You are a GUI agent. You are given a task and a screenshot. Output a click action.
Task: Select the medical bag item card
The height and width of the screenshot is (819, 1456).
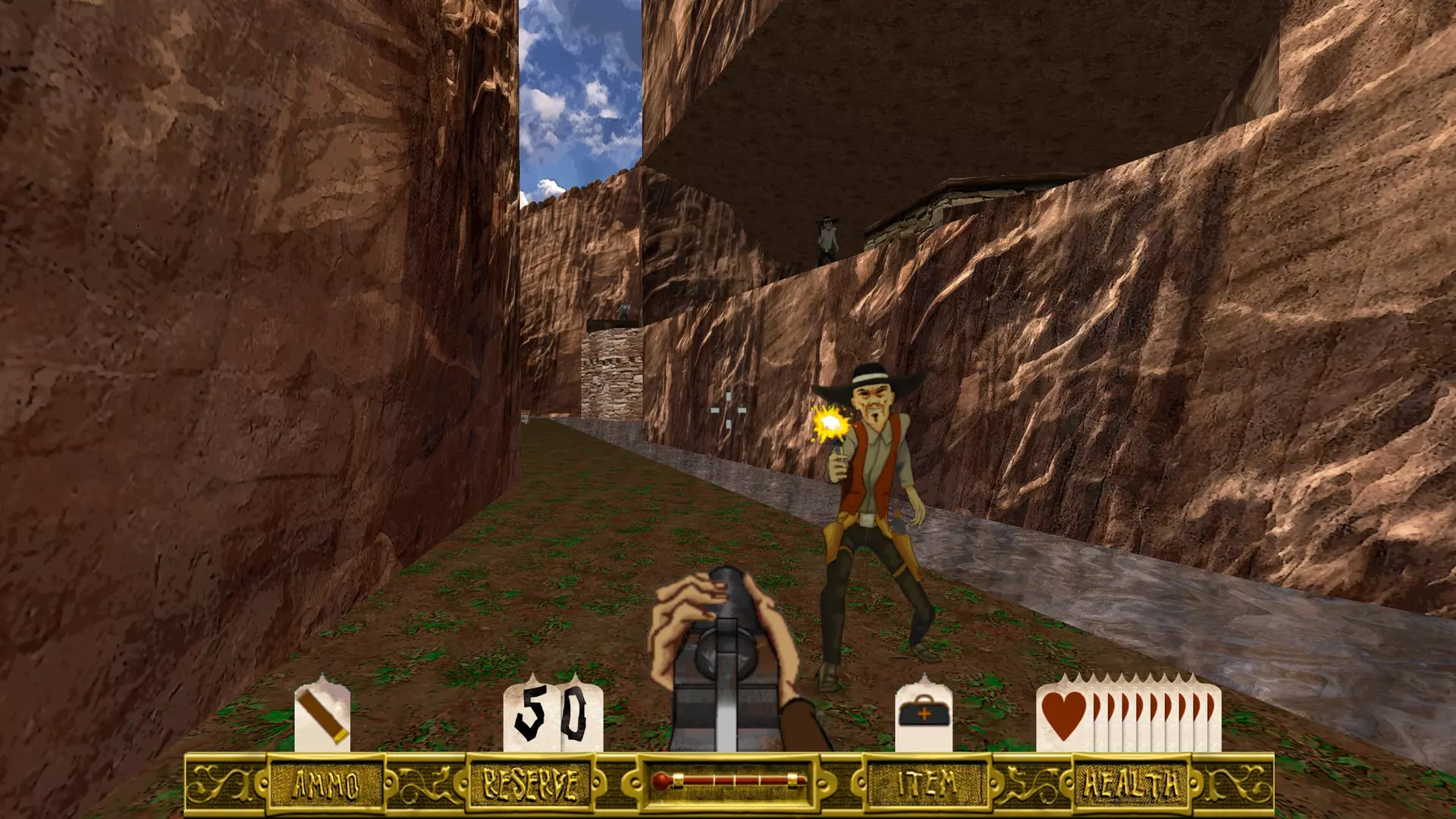coord(924,715)
